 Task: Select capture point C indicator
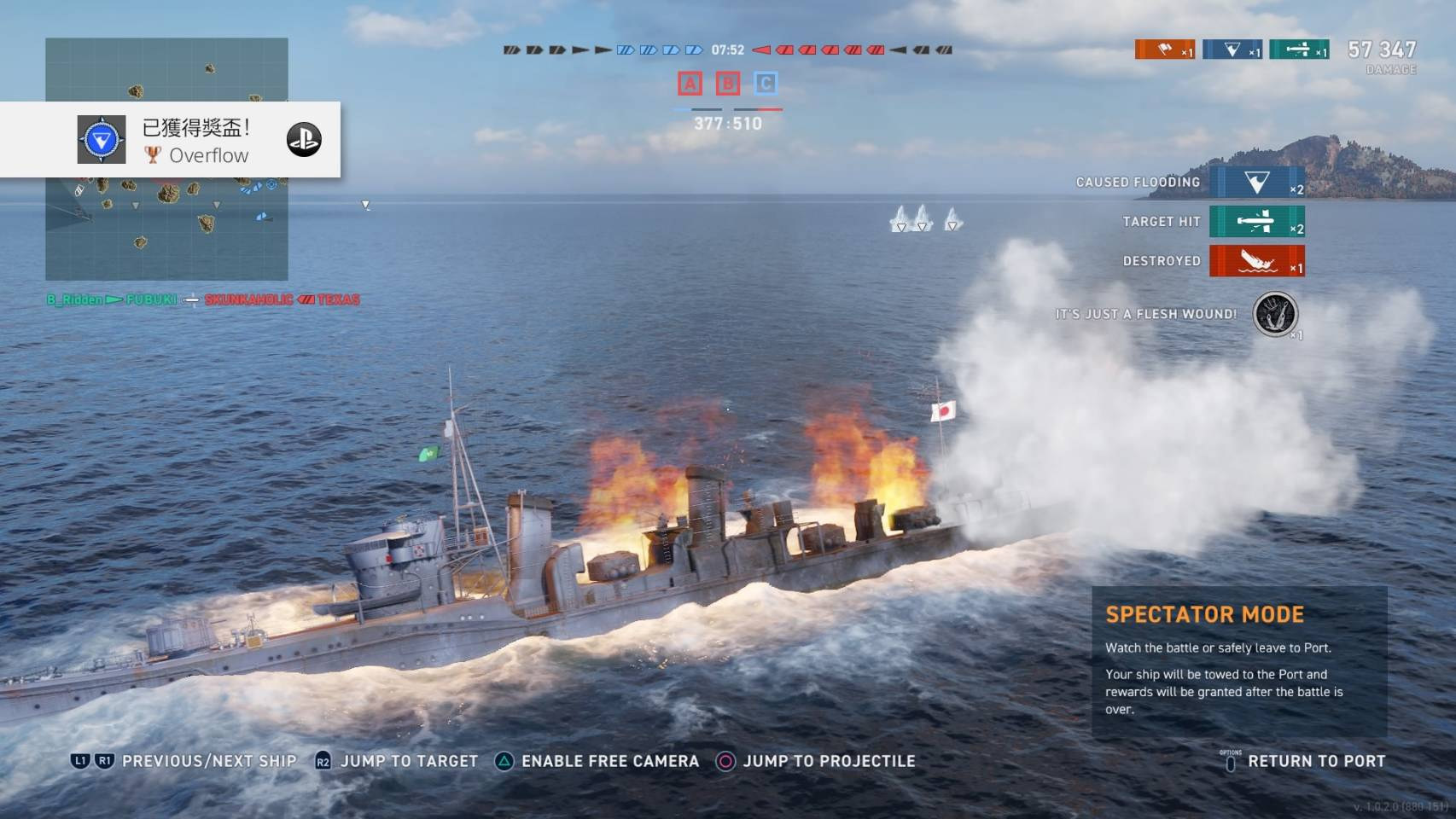tap(766, 84)
